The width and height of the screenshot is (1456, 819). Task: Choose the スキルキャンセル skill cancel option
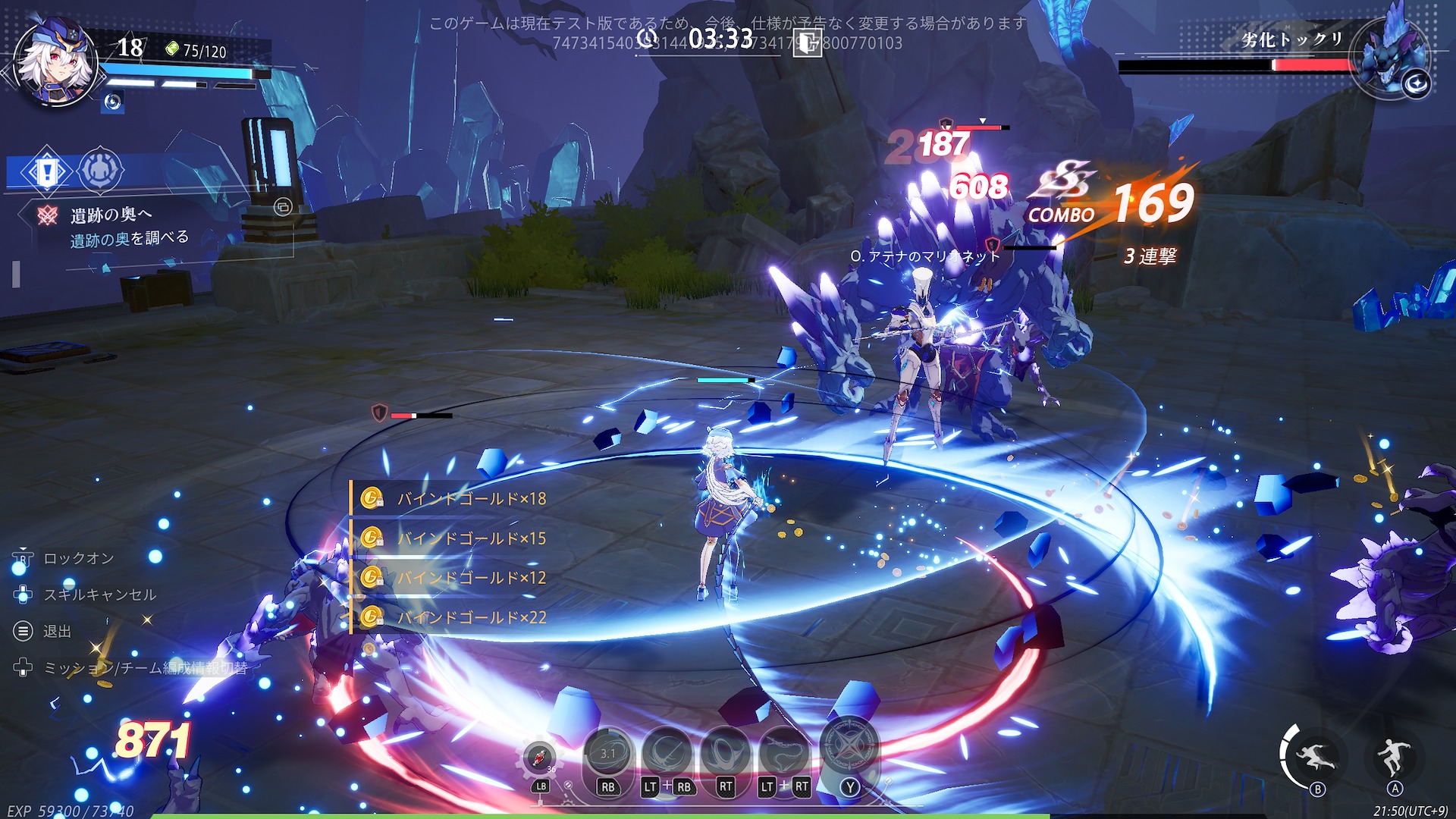(99, 595)
